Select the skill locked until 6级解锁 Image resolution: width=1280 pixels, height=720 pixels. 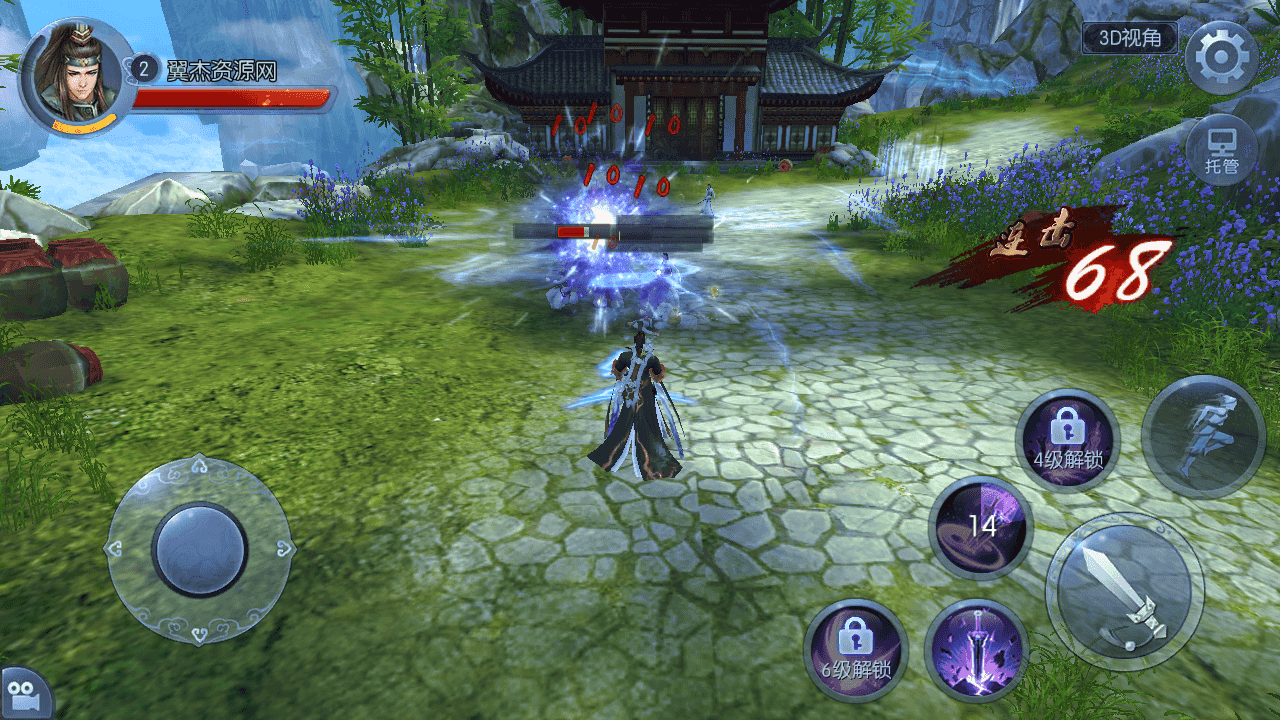(x=855, y=649)
